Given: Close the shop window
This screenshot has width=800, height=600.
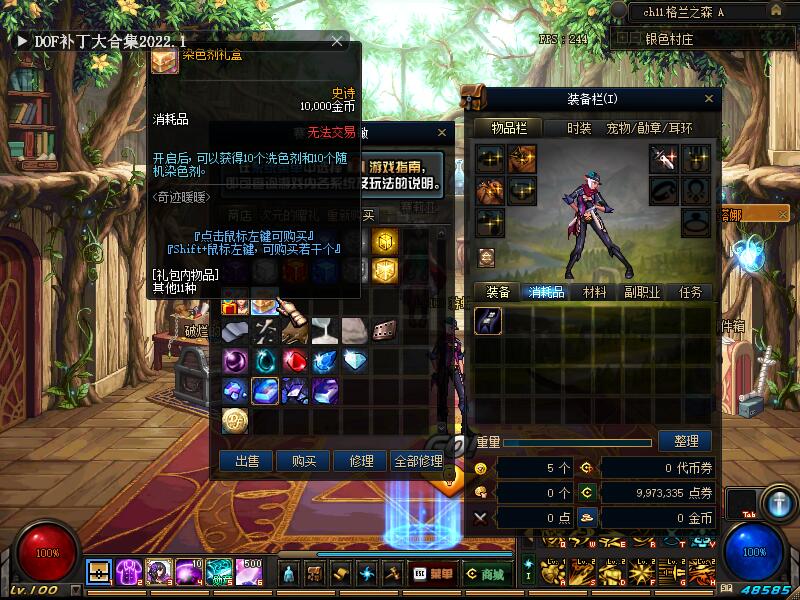Looking at the screenshot, I should [443, 132].
